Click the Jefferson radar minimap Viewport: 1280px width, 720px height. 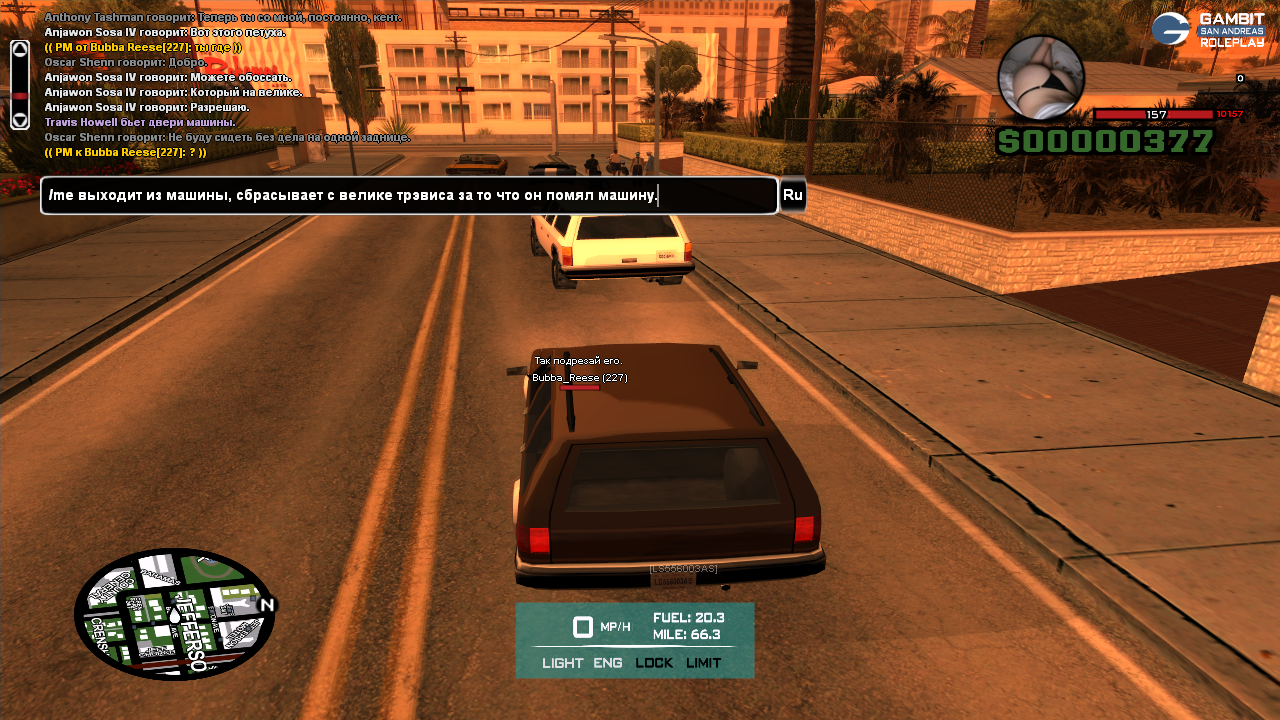click(x=175, y=614)
